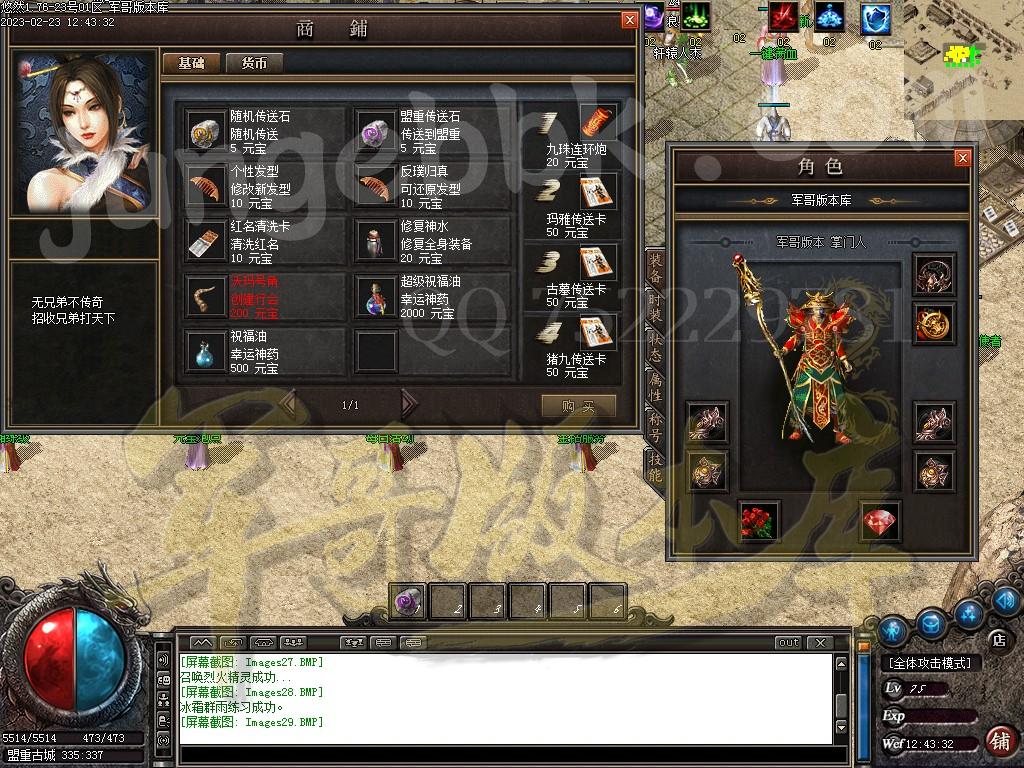Viewport: 1024px width, 768px height.
Task: Select 随机传送石 in the shop
Action: click(x=206, y=130)
